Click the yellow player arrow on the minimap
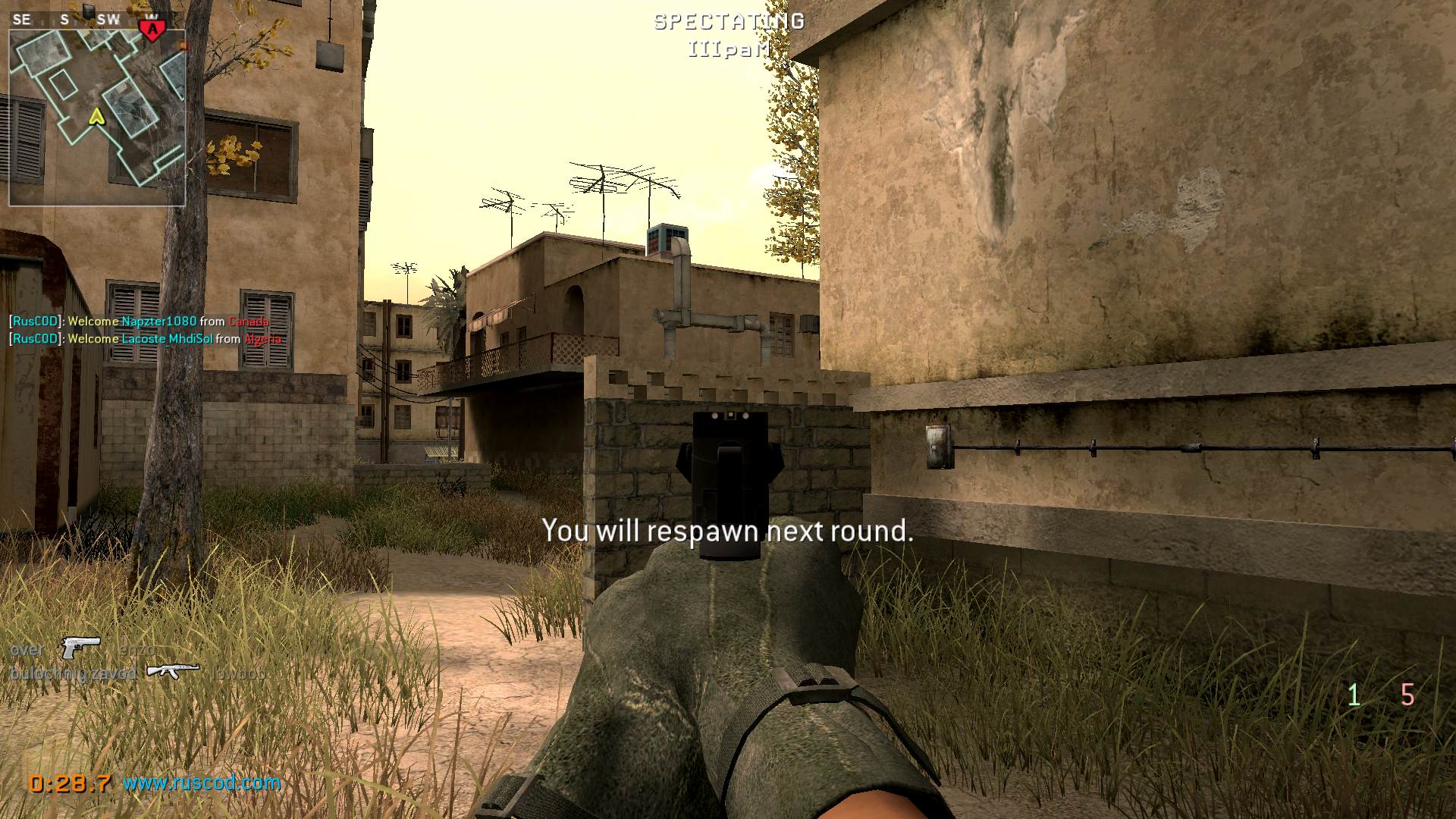This screenshot has width=1456, height=819. [96, 118]
